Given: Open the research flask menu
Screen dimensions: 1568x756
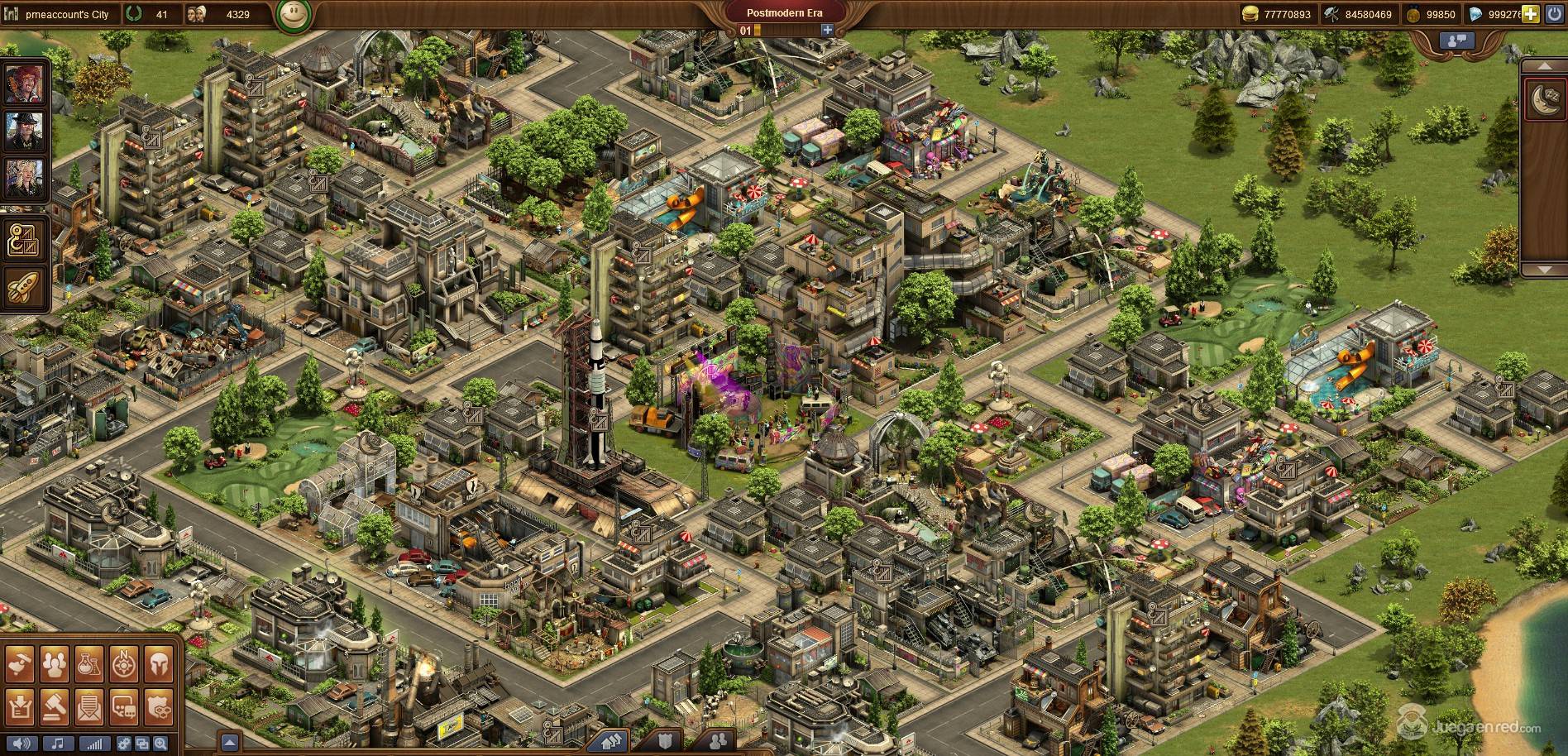Looking at the screenshot, I should tap(89, 663).
